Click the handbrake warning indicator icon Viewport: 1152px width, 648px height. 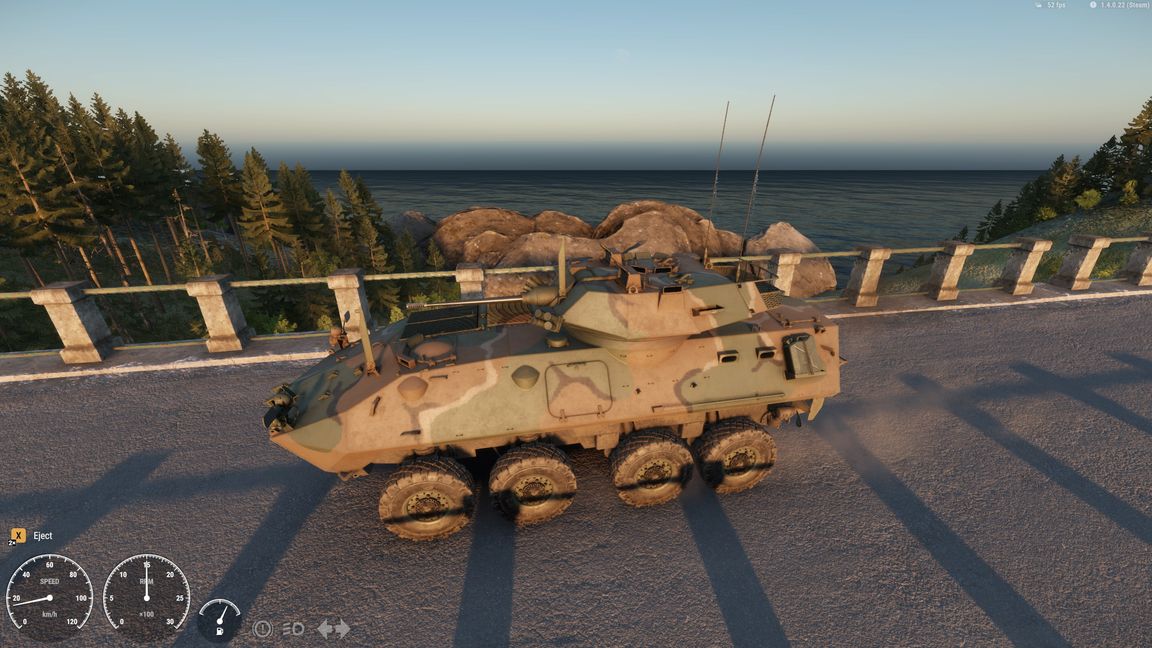coord(262,629)
